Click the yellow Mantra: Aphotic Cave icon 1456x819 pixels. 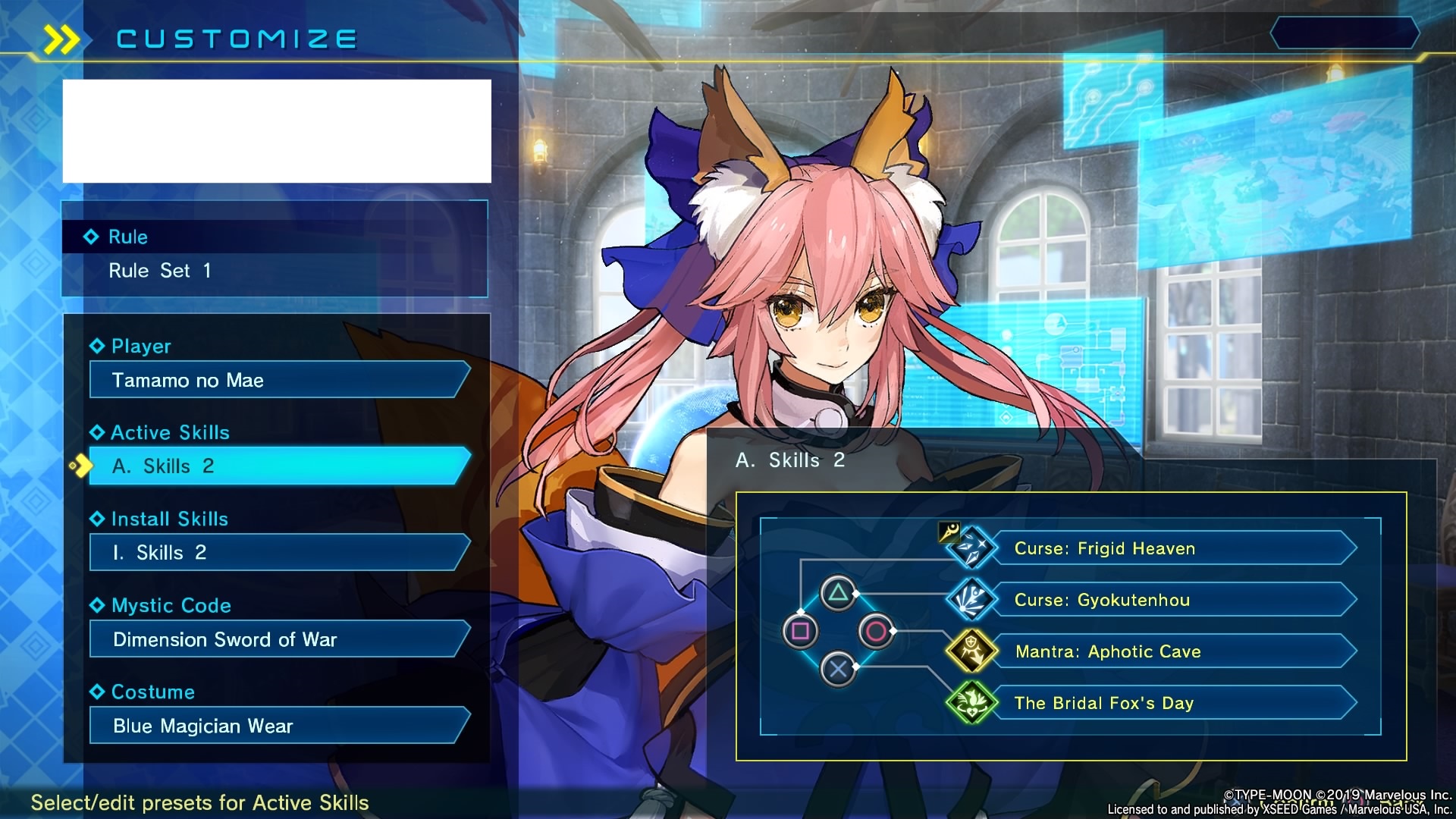pos(971,651)
